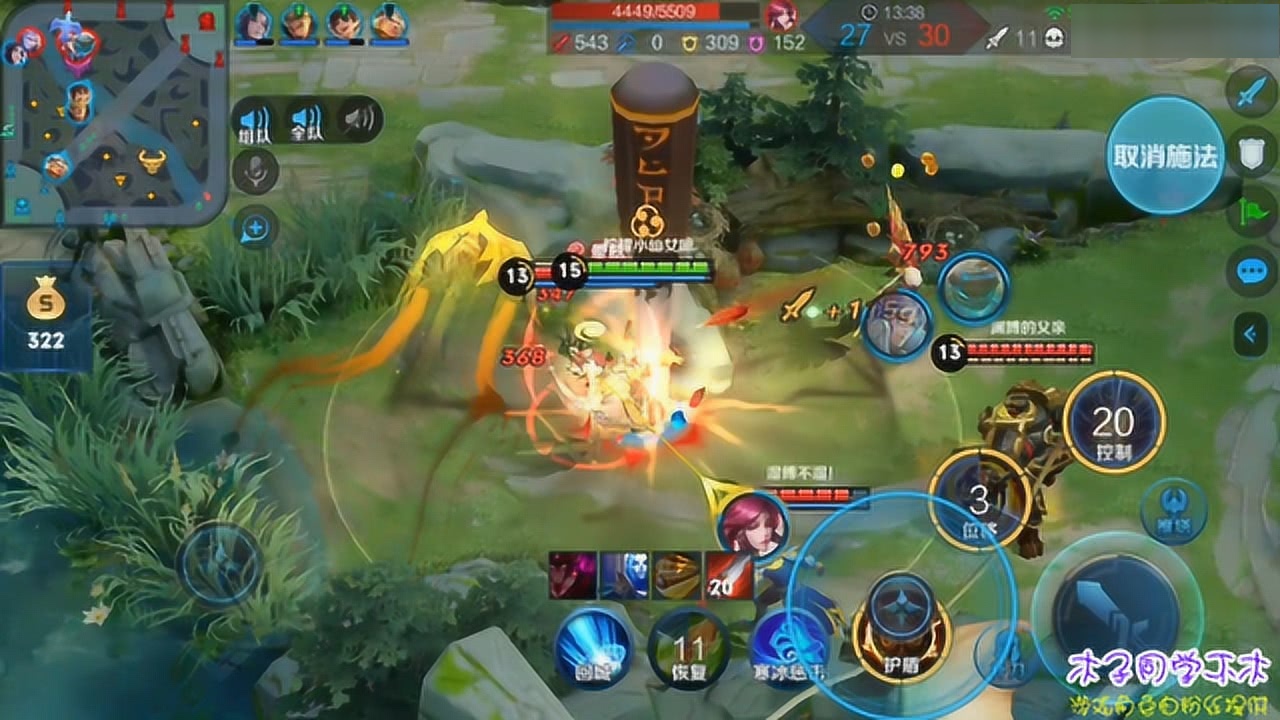Open the minimap
This screenshot has height=720, width=1280.
coord(113,112)
